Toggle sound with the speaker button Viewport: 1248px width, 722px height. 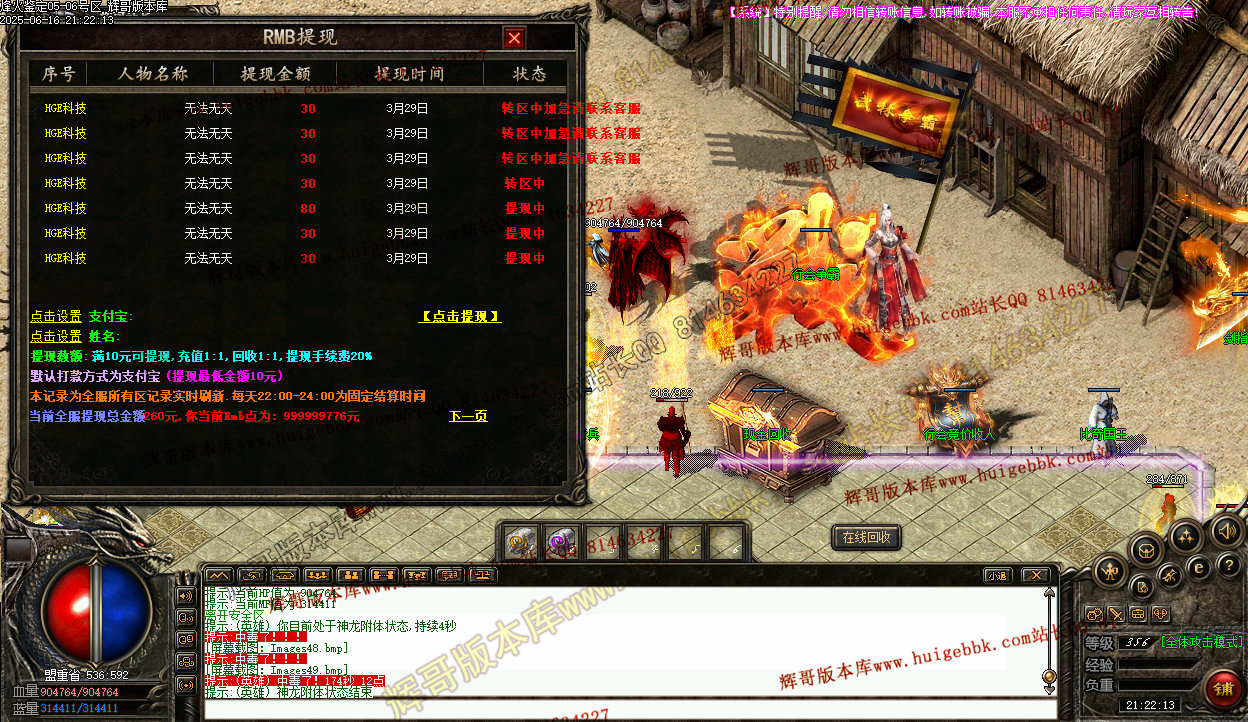coord(1226,531)
